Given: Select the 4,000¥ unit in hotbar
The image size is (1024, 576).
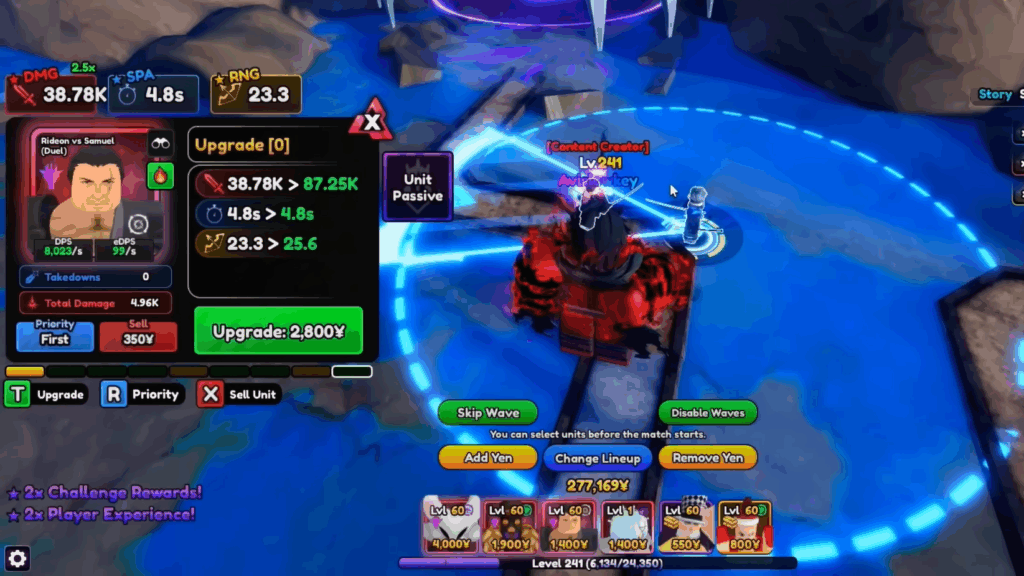Looking at the screenshot, I should click(x=451, y=526).
